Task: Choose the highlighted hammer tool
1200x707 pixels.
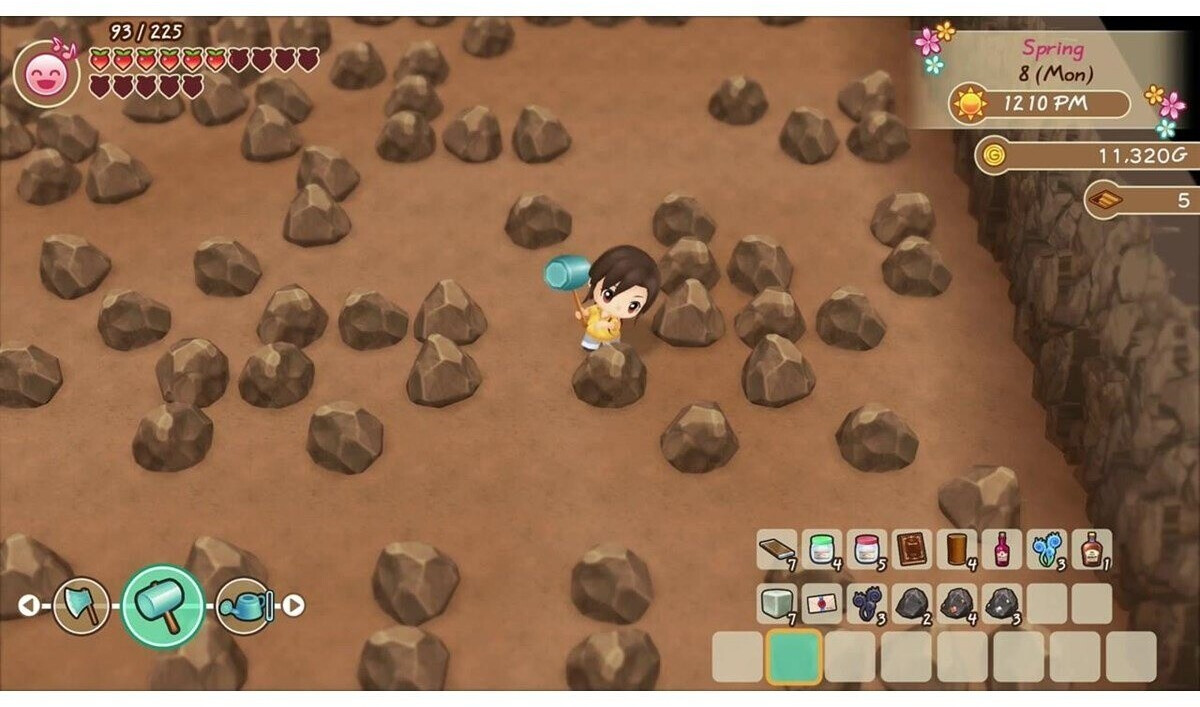Action: (162, 606)
